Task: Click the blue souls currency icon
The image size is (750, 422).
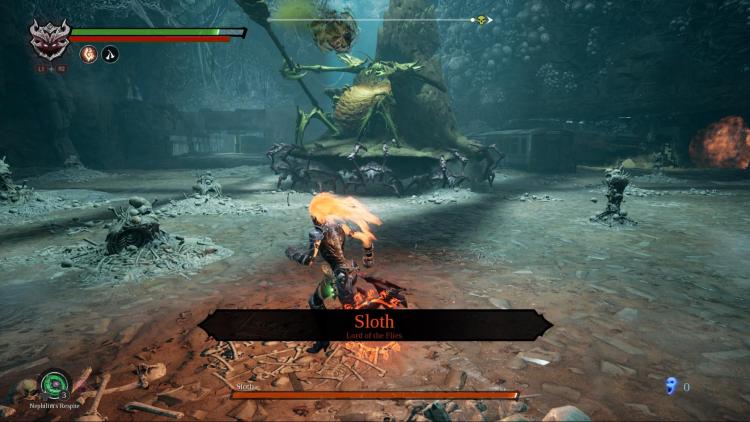Action: (670, 386)
